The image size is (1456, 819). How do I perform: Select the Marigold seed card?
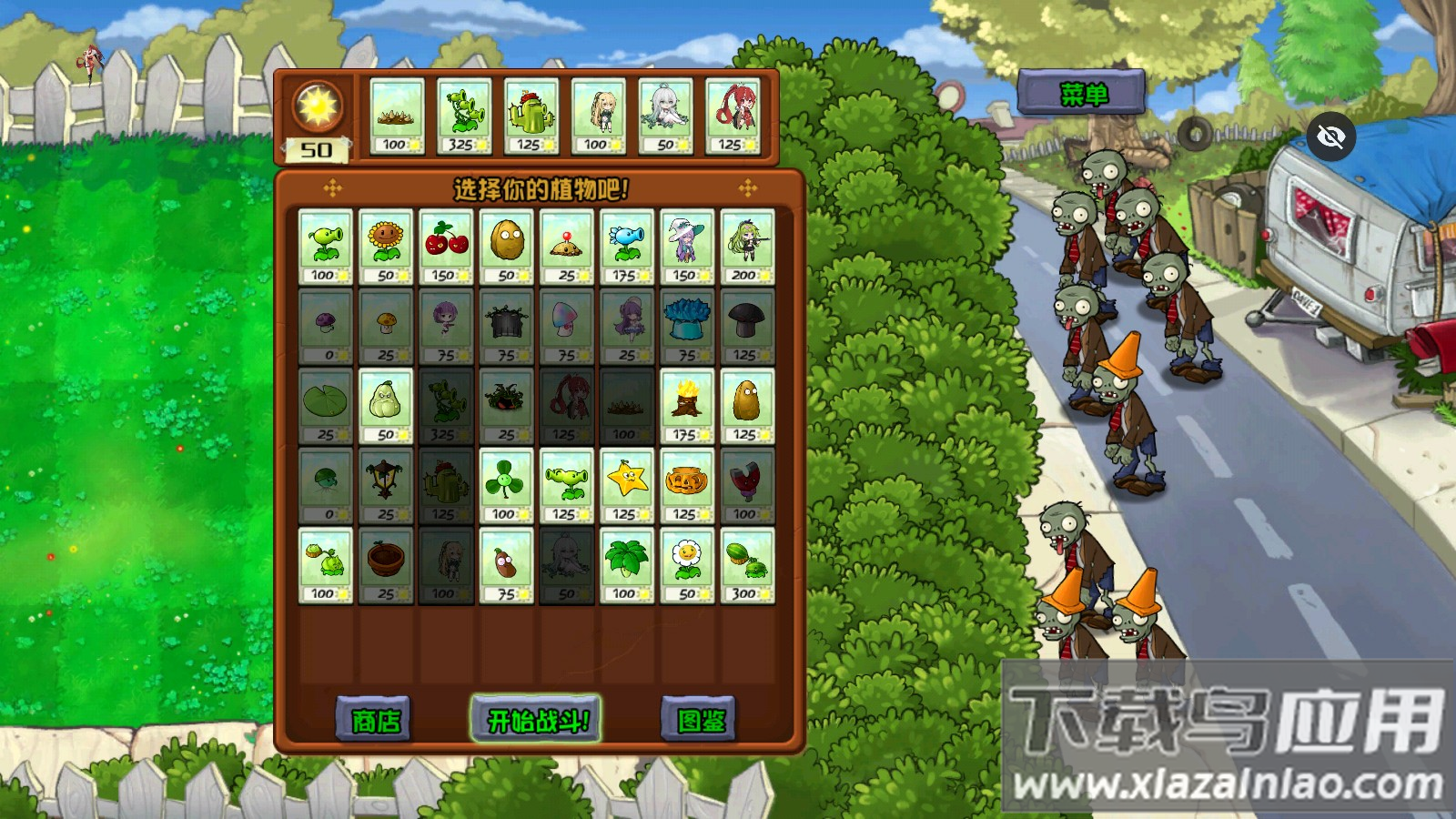tap(686, 565)
